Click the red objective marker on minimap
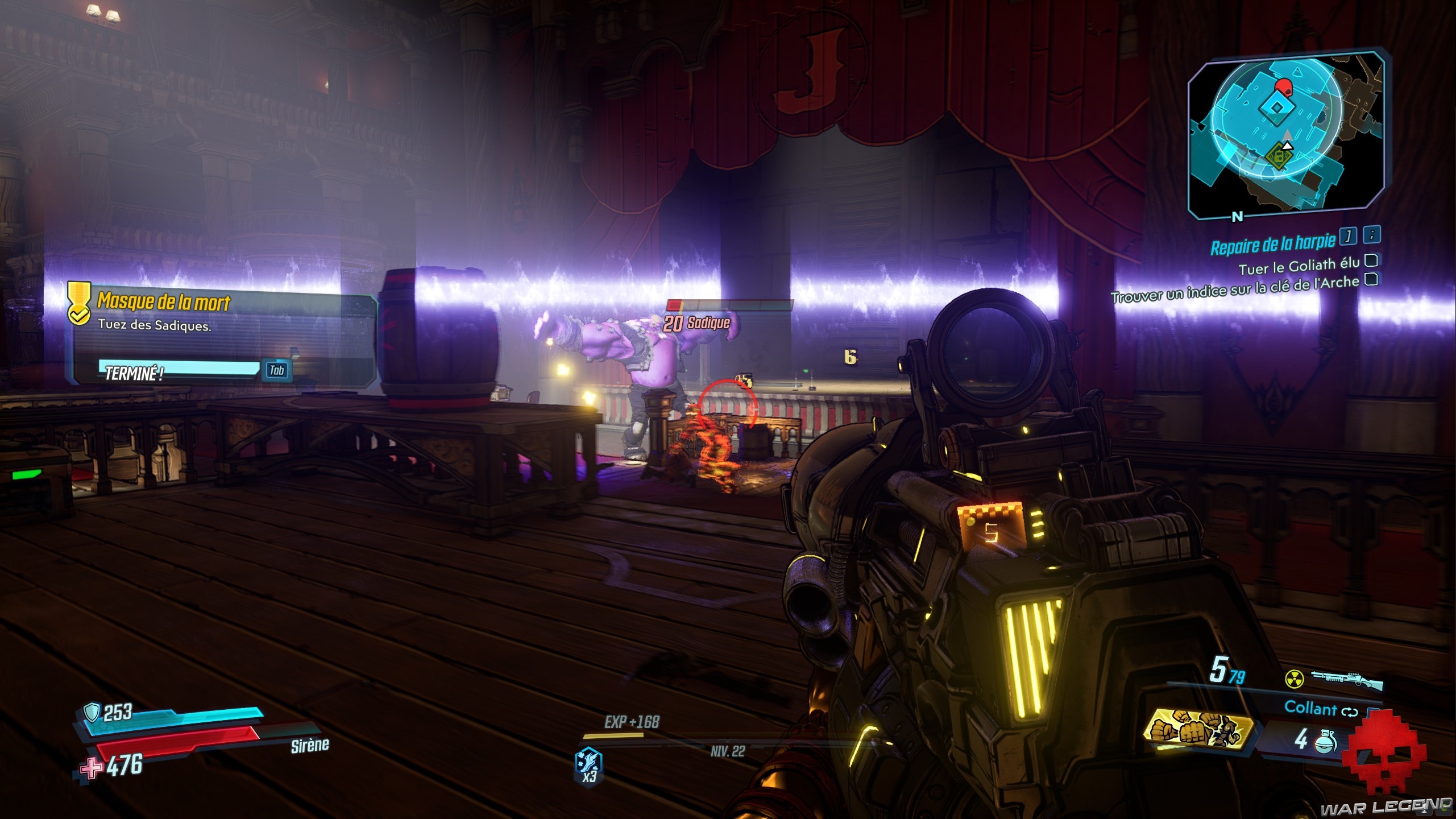The width and height of the screenshot is (1456, 819). (x=1283, y=88)
